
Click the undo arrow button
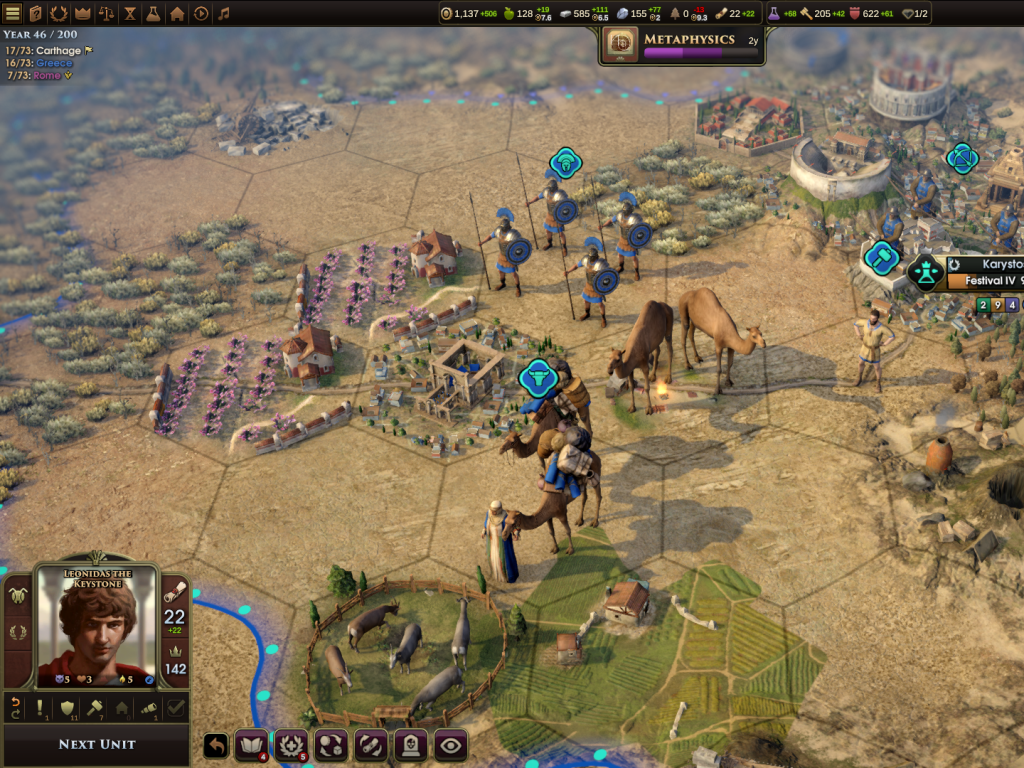[216, 745]
